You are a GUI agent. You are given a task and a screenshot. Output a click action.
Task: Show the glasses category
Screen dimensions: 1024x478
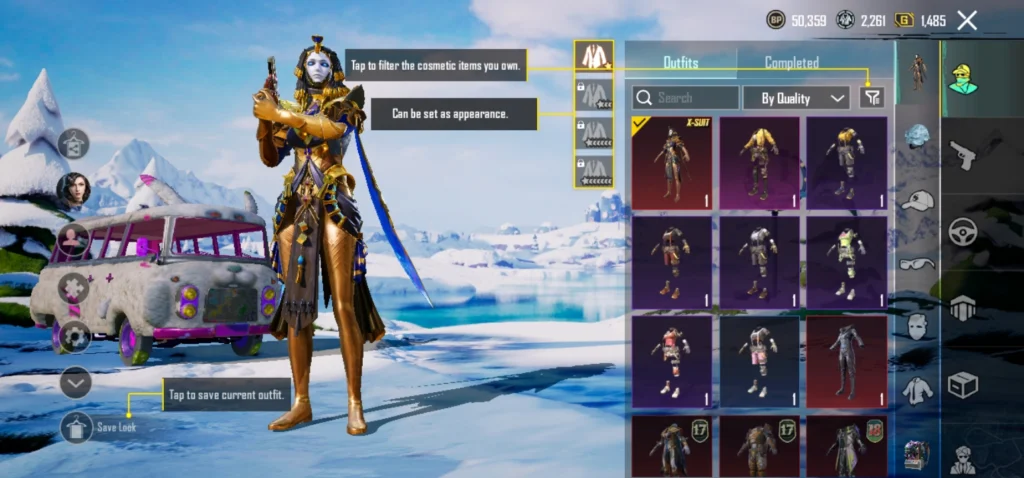point(918,264)
